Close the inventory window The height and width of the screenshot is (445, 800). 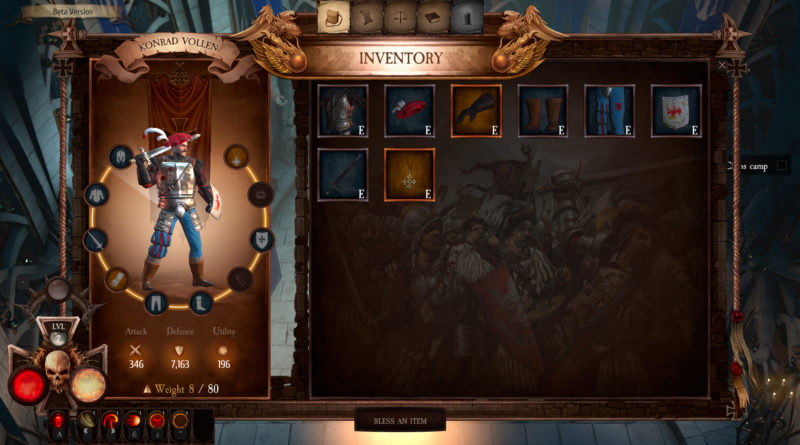[x=723, y=65]
